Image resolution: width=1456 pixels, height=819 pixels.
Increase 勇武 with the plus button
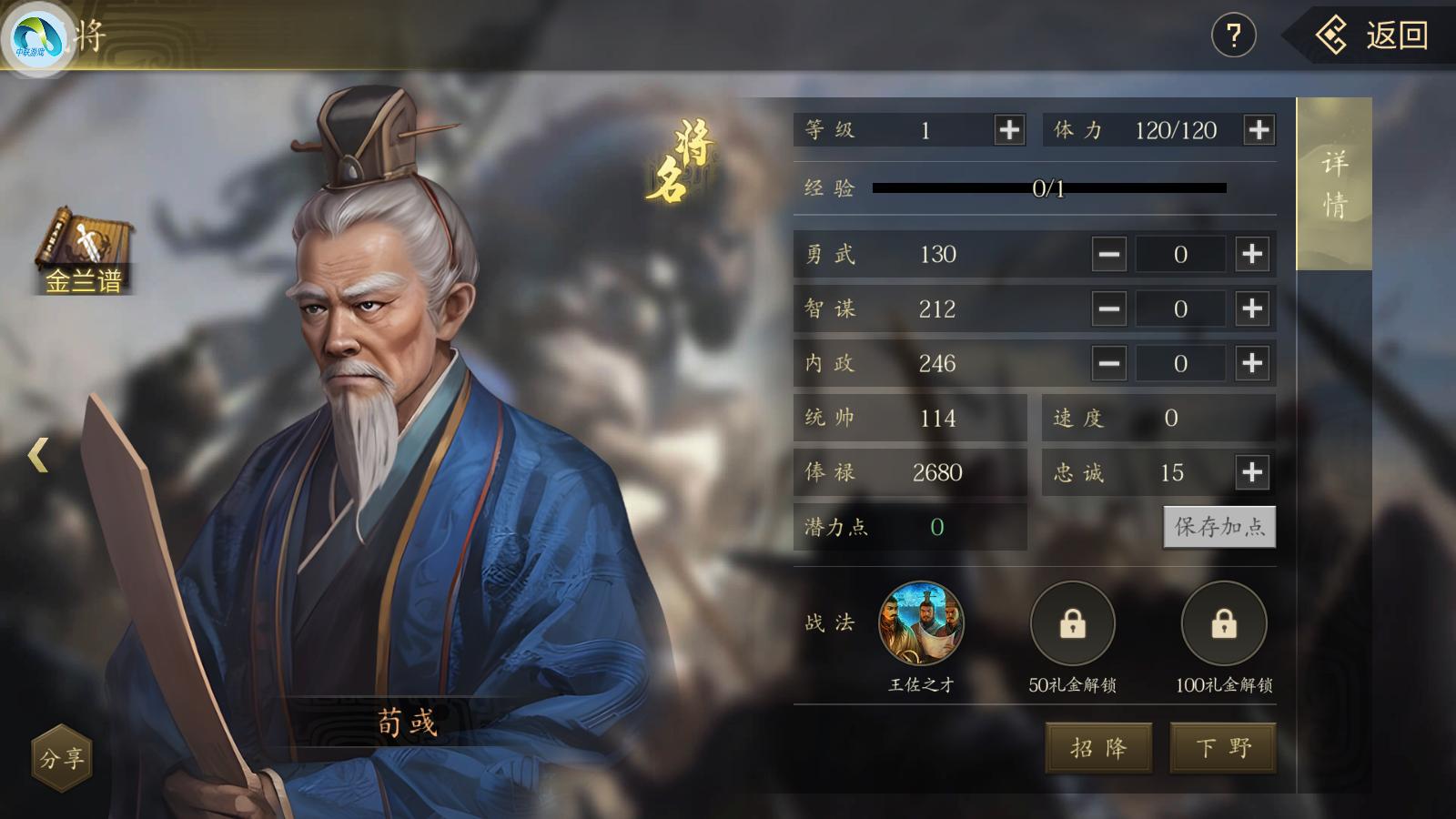tap(1252, 255)
